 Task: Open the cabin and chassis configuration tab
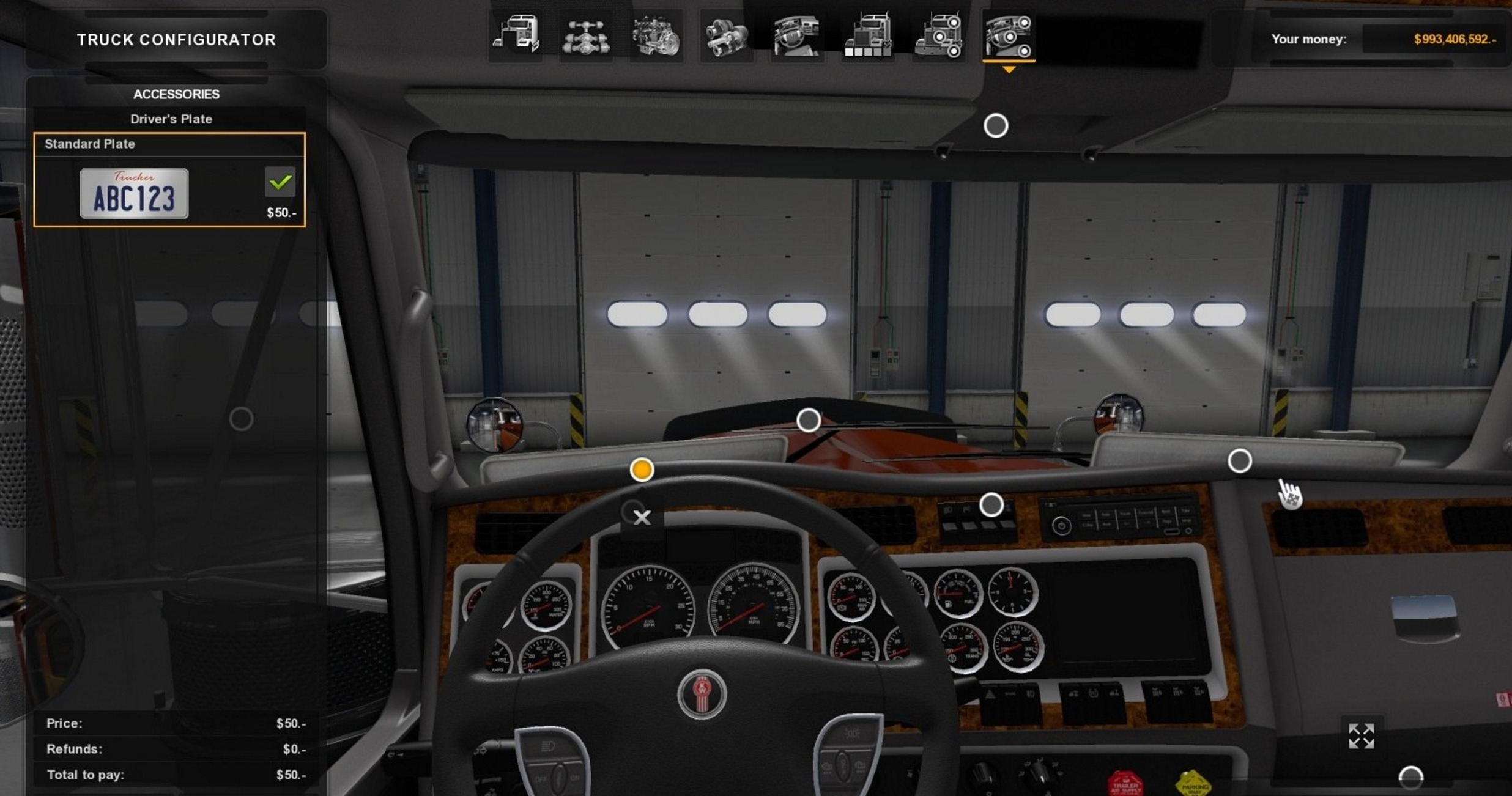click(516, 35)
